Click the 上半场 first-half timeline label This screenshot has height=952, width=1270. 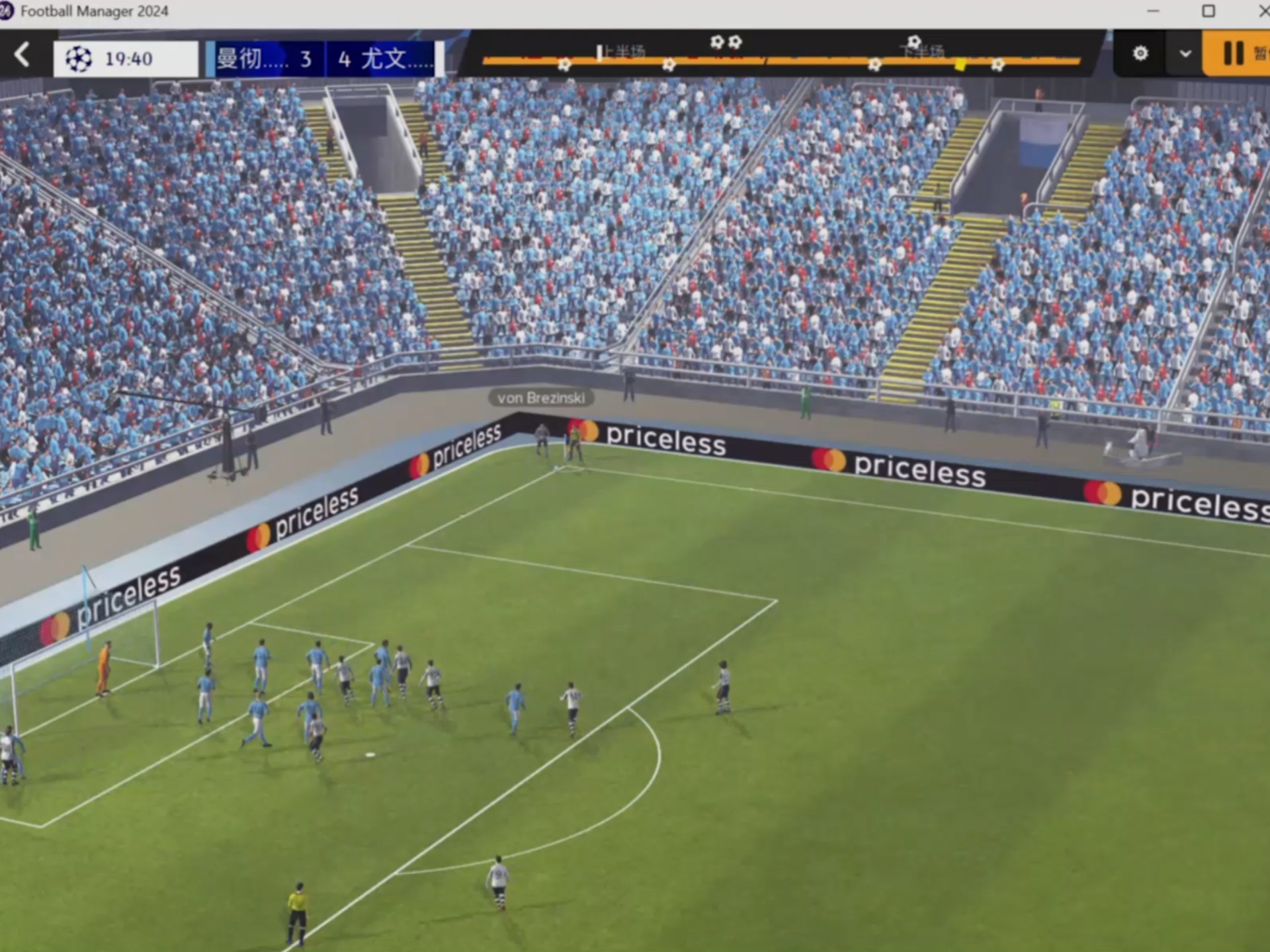[x=622, y=51]
